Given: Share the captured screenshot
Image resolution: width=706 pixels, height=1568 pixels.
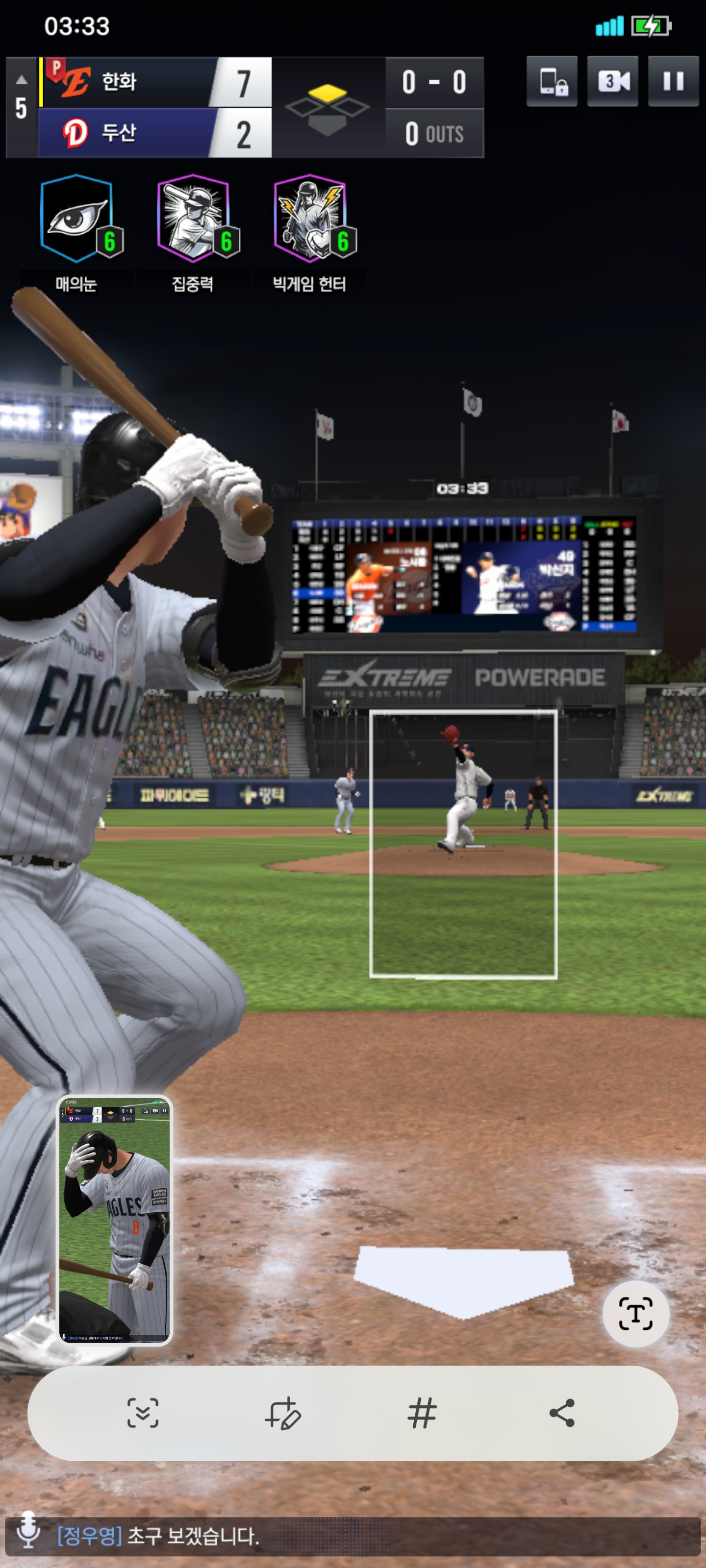Looking at the screenshot, I should [x=562, y=1412].
